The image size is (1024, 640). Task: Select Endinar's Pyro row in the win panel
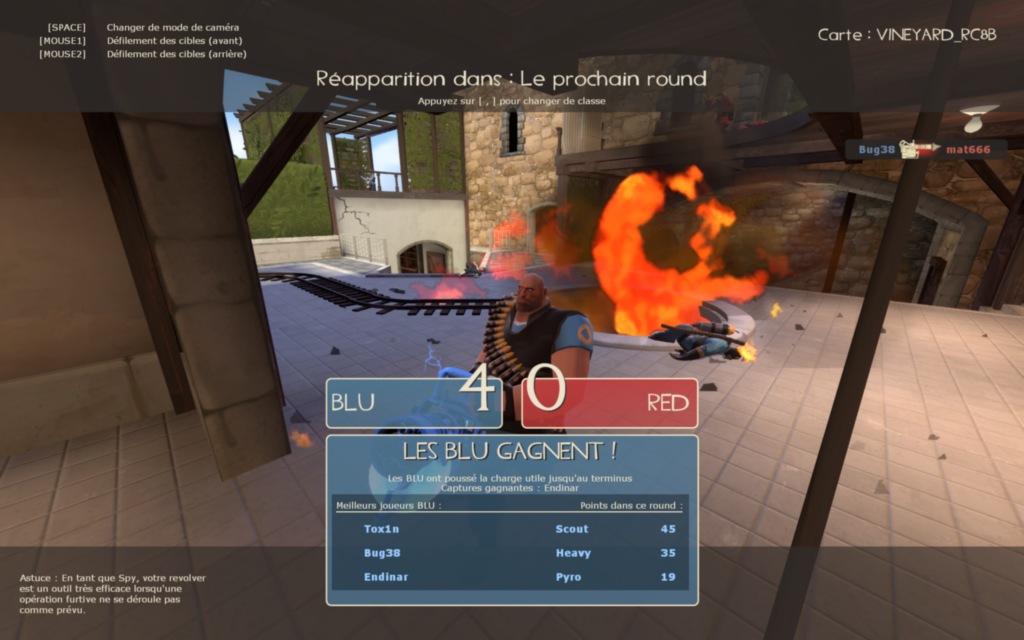[x=510, y=577]
